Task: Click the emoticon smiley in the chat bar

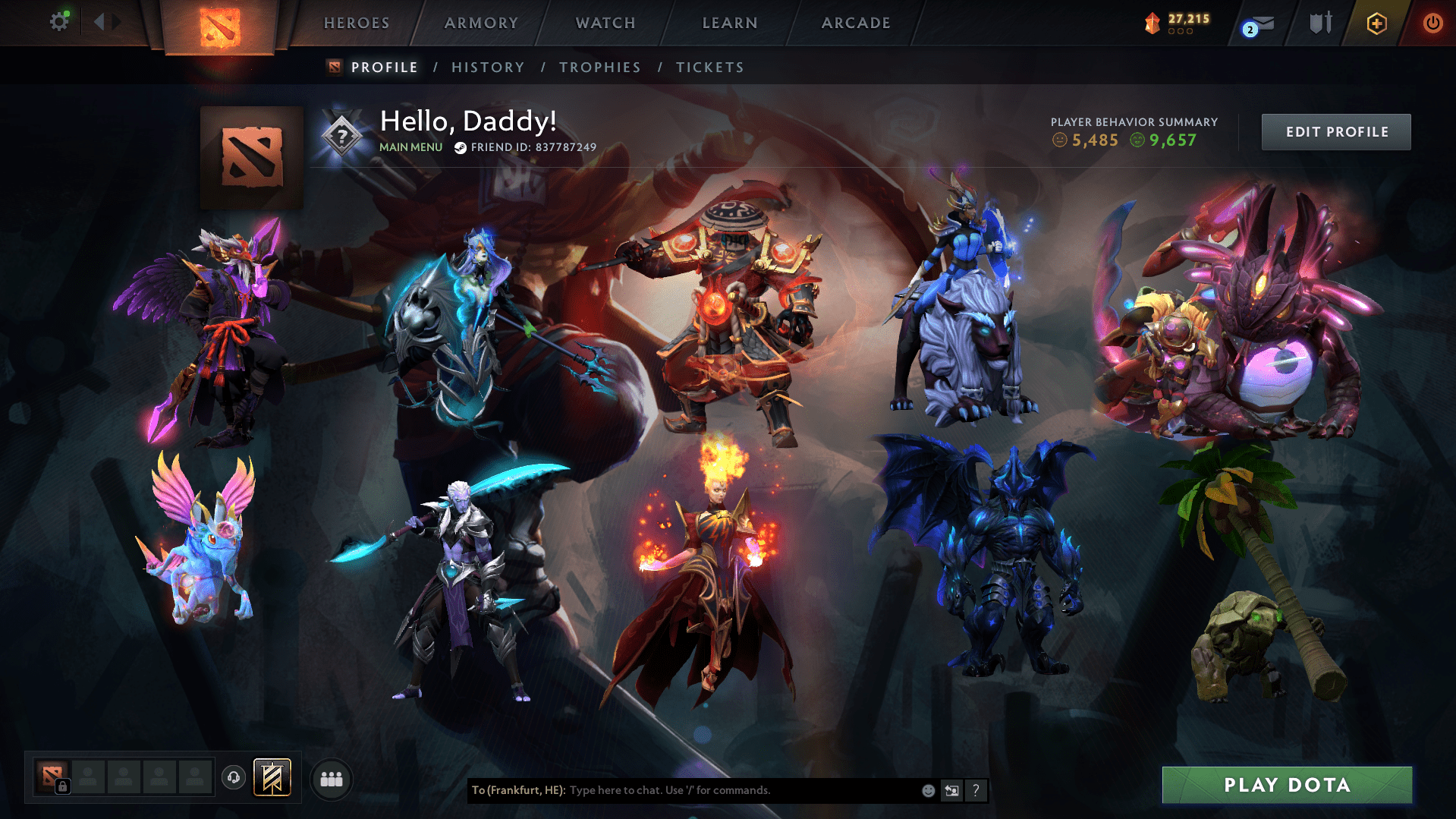Action: point(929,790)
